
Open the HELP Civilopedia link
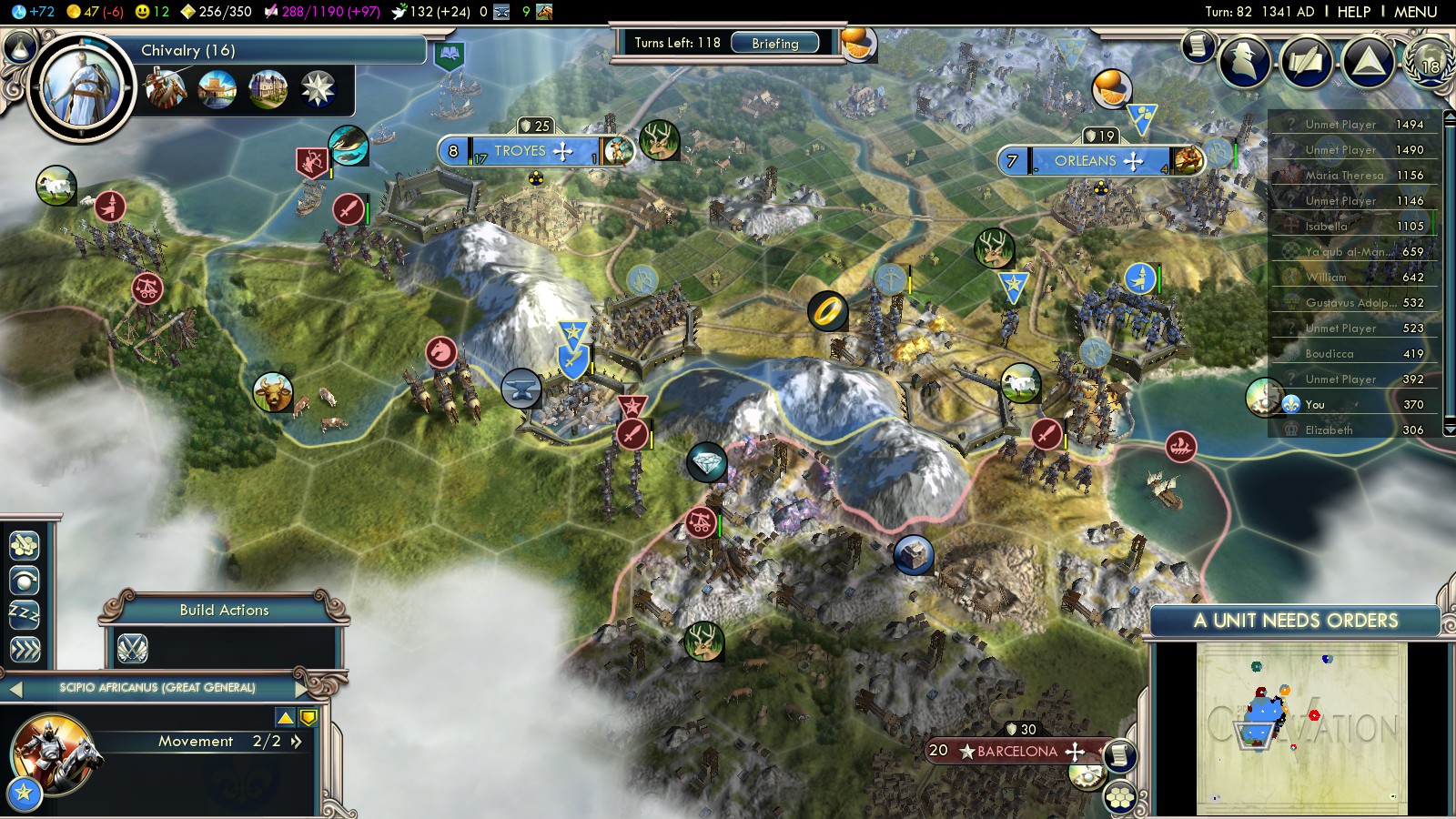coord(1353,12)
